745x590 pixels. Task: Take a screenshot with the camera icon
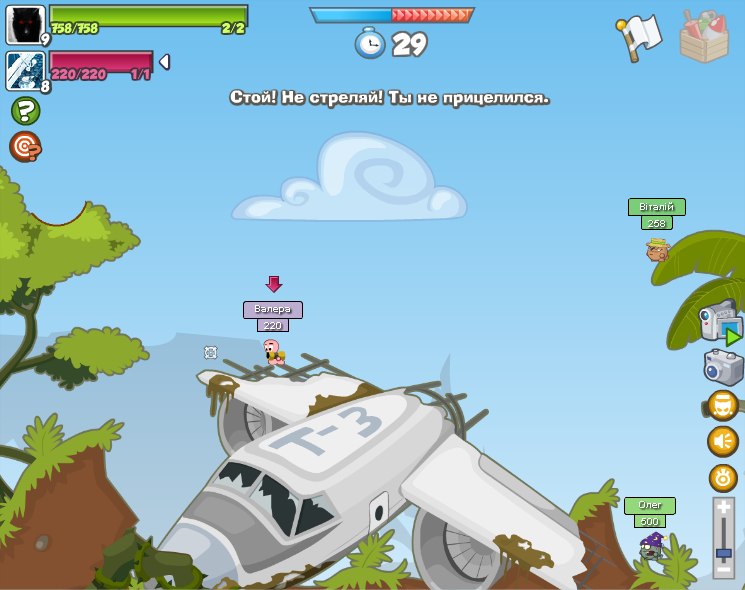coord(722,366)
